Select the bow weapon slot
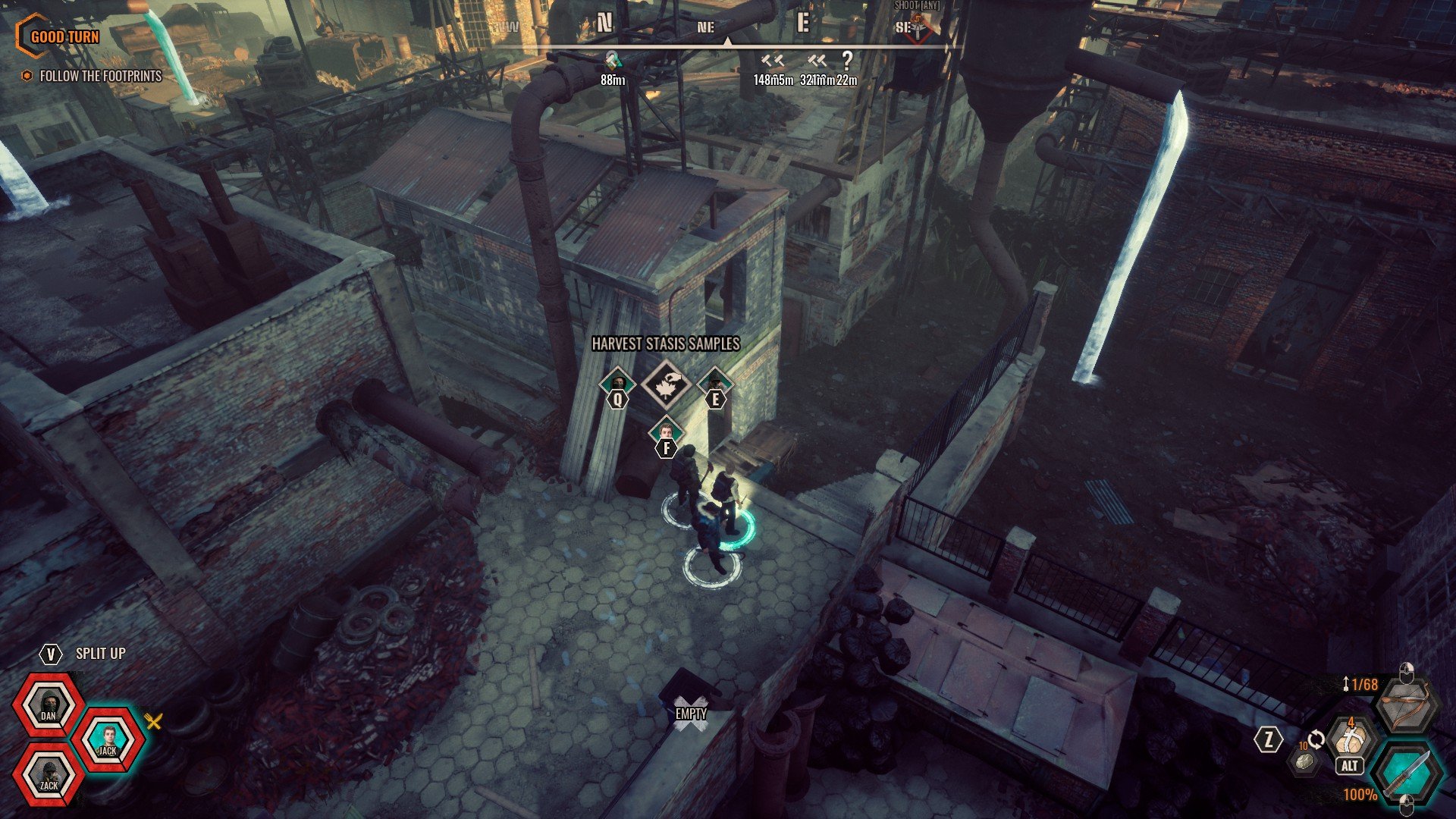Image resolution: width=1456 pixels, height=819 pixels. (1407, 708)
